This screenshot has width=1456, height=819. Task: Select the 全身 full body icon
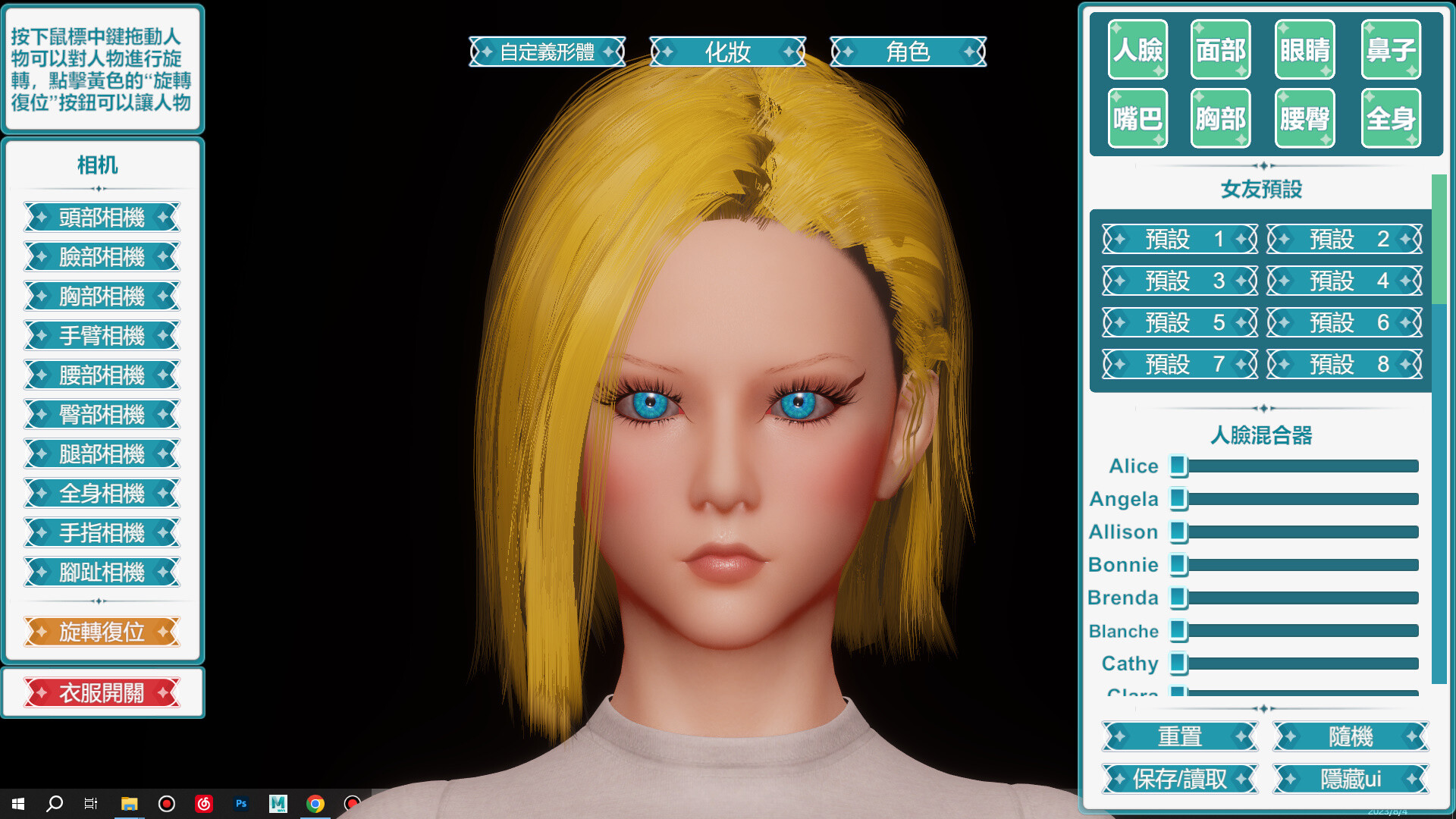point(1390,118)
